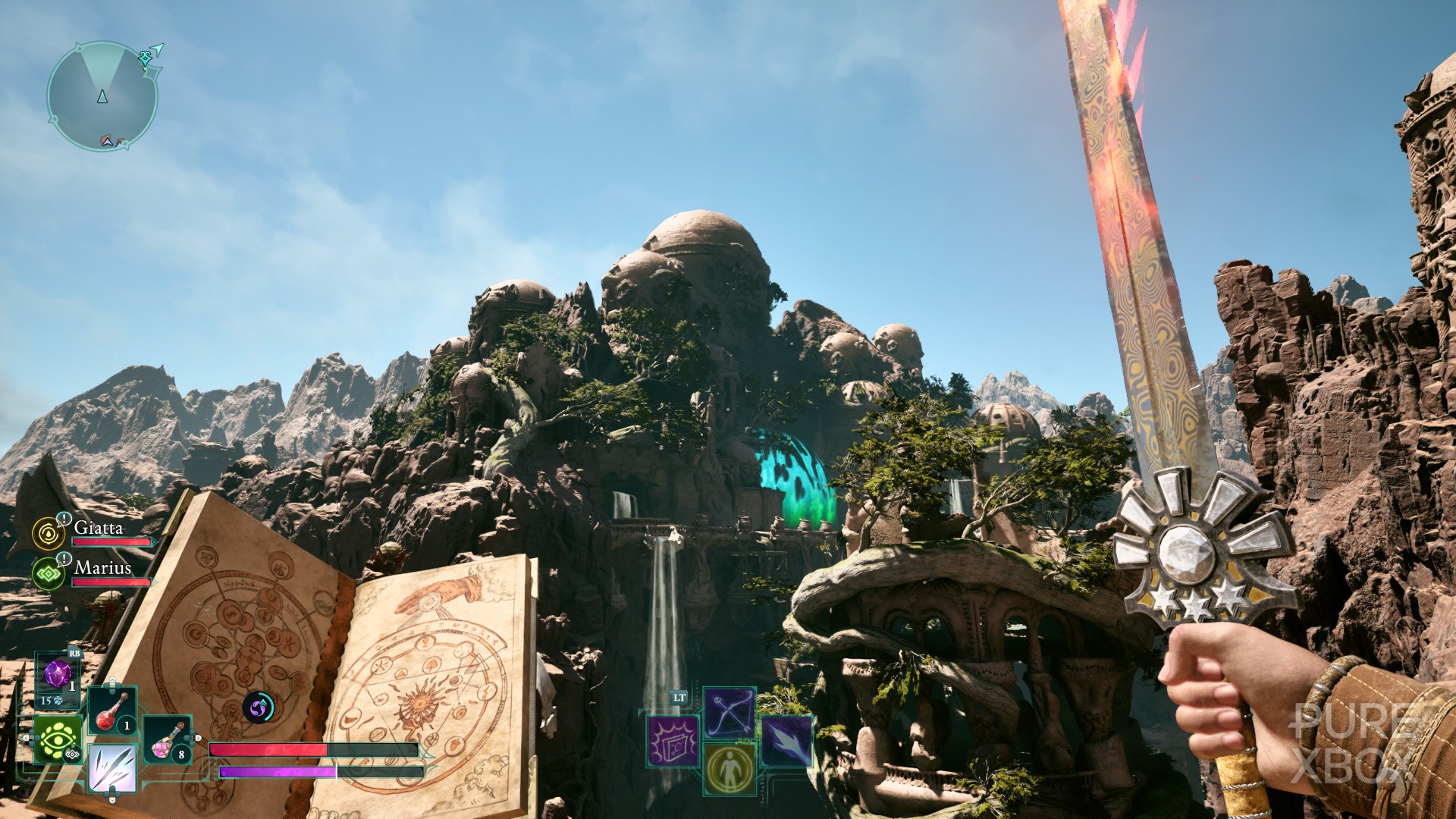Activate the white slash ability
Viewport: 1456px width, 819px height.
112,767
